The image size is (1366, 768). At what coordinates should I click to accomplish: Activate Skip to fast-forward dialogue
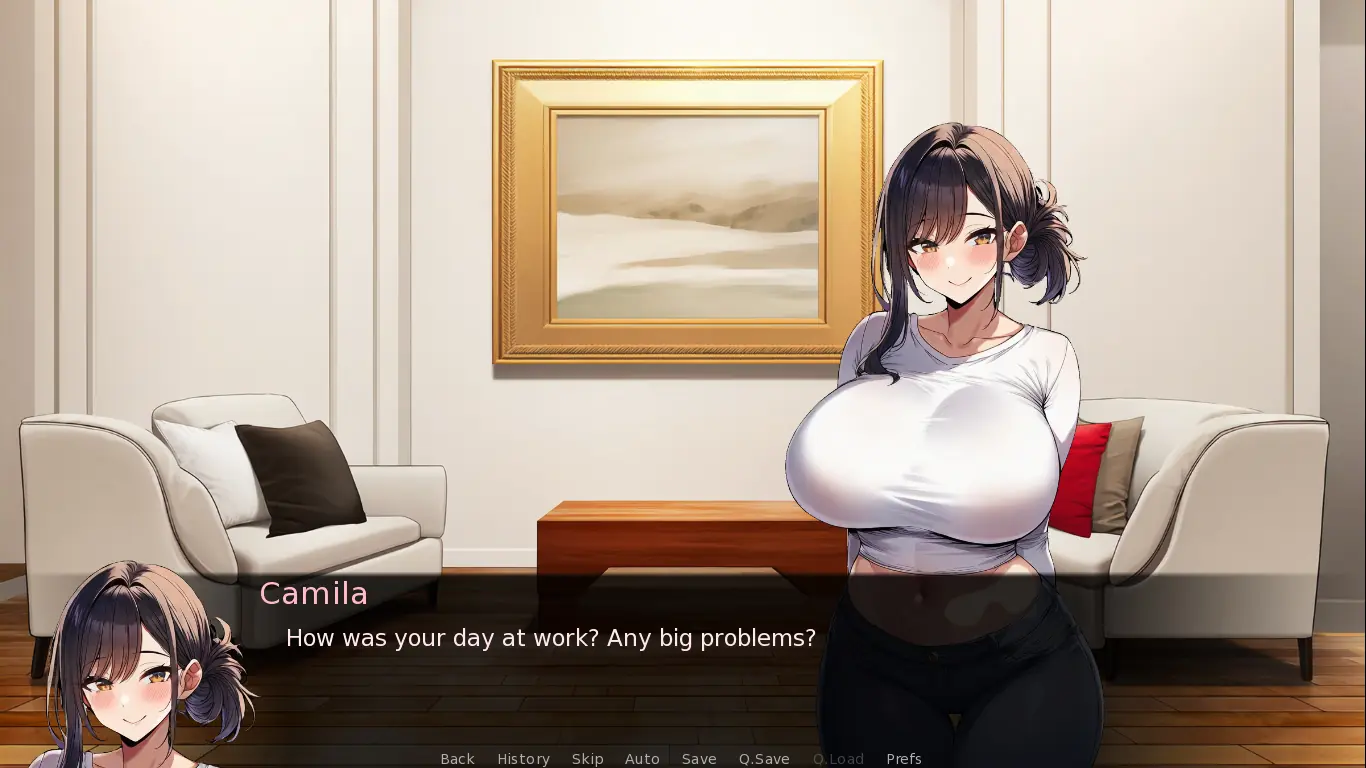pyautogui.click(x=587, y=759)
